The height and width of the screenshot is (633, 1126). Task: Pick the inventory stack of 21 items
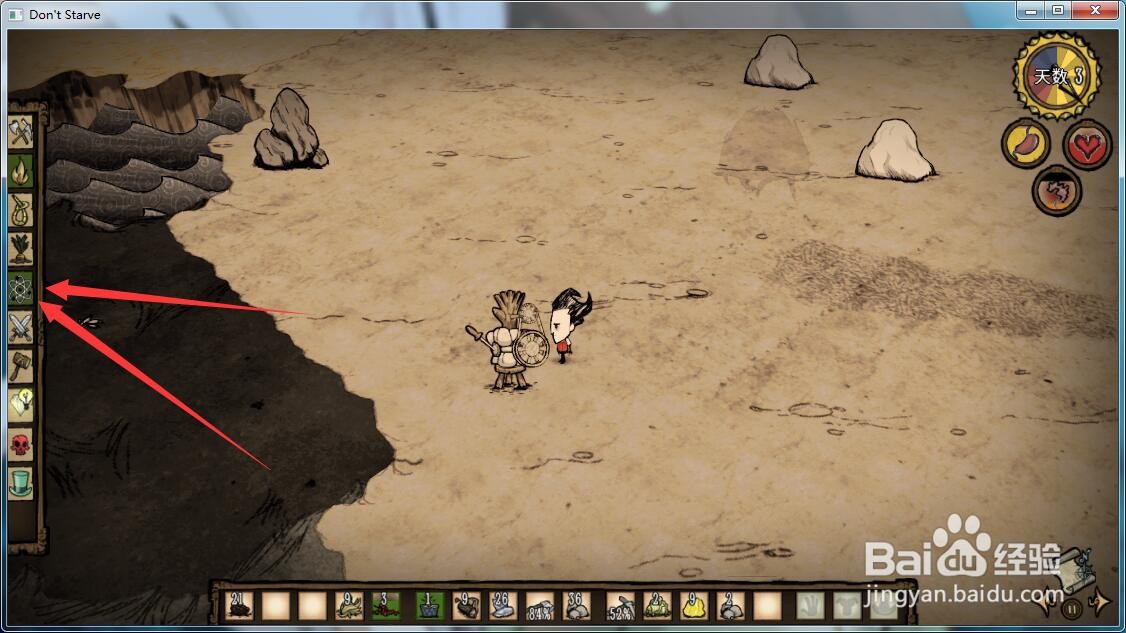[x=238, y=606]
